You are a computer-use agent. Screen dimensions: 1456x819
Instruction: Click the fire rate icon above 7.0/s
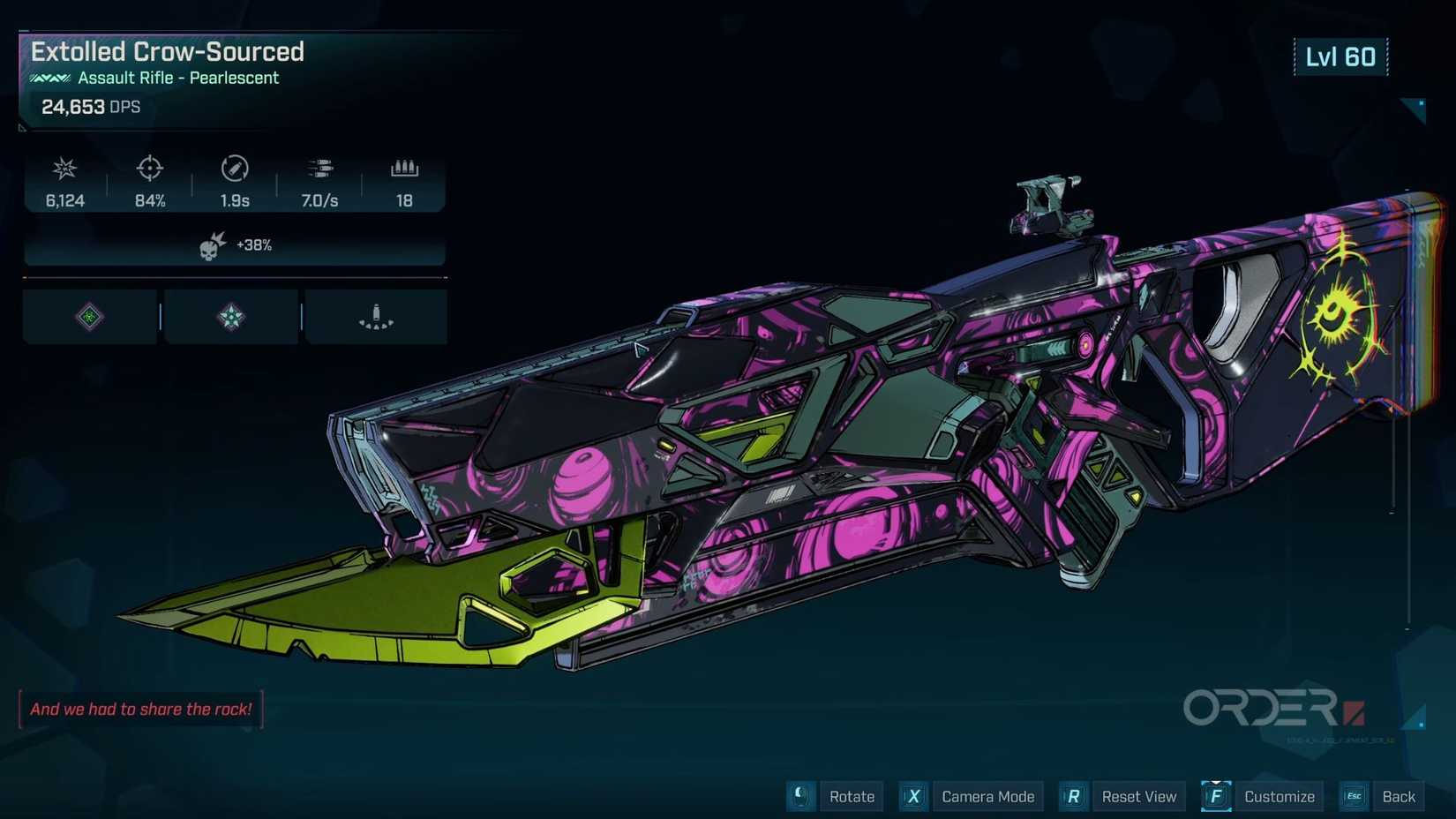coord(319,169)
